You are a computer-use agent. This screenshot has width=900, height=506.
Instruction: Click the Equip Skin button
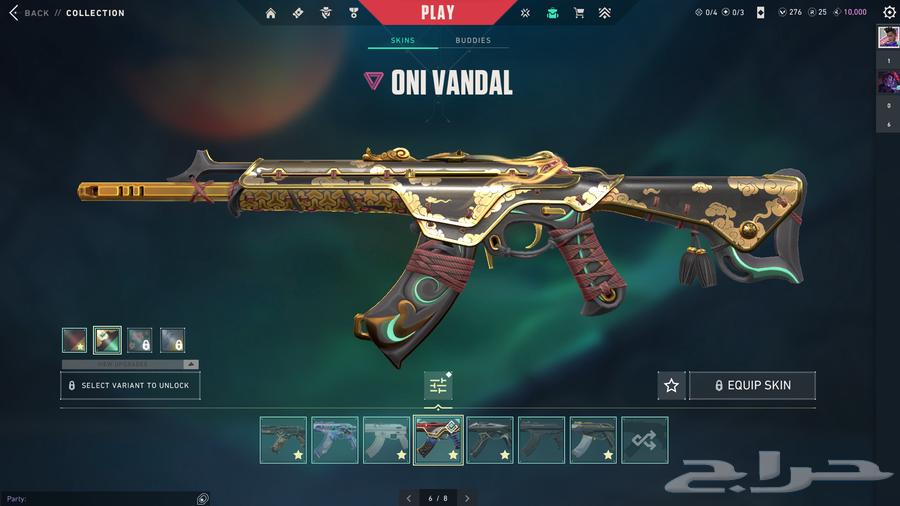(x=752, y=385)
